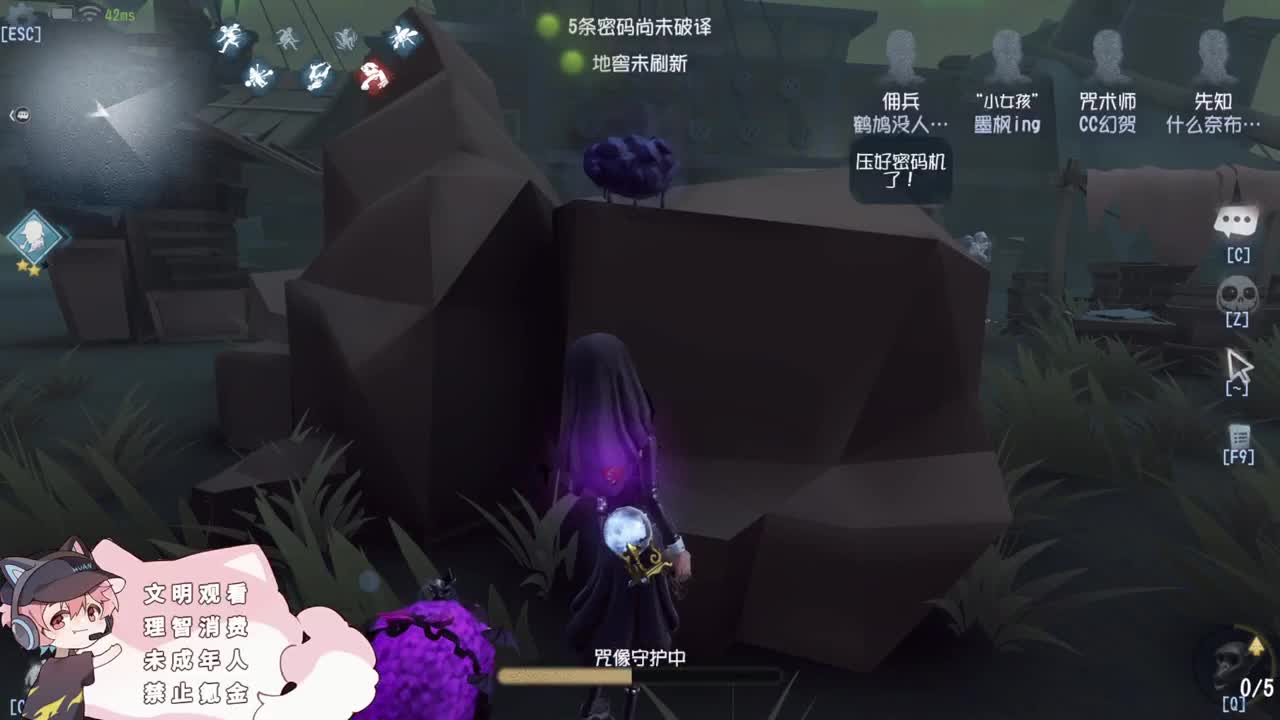Click the skull [Z] spectator icon
This screenshot has width=1280, height=720.
point(1237,300)
